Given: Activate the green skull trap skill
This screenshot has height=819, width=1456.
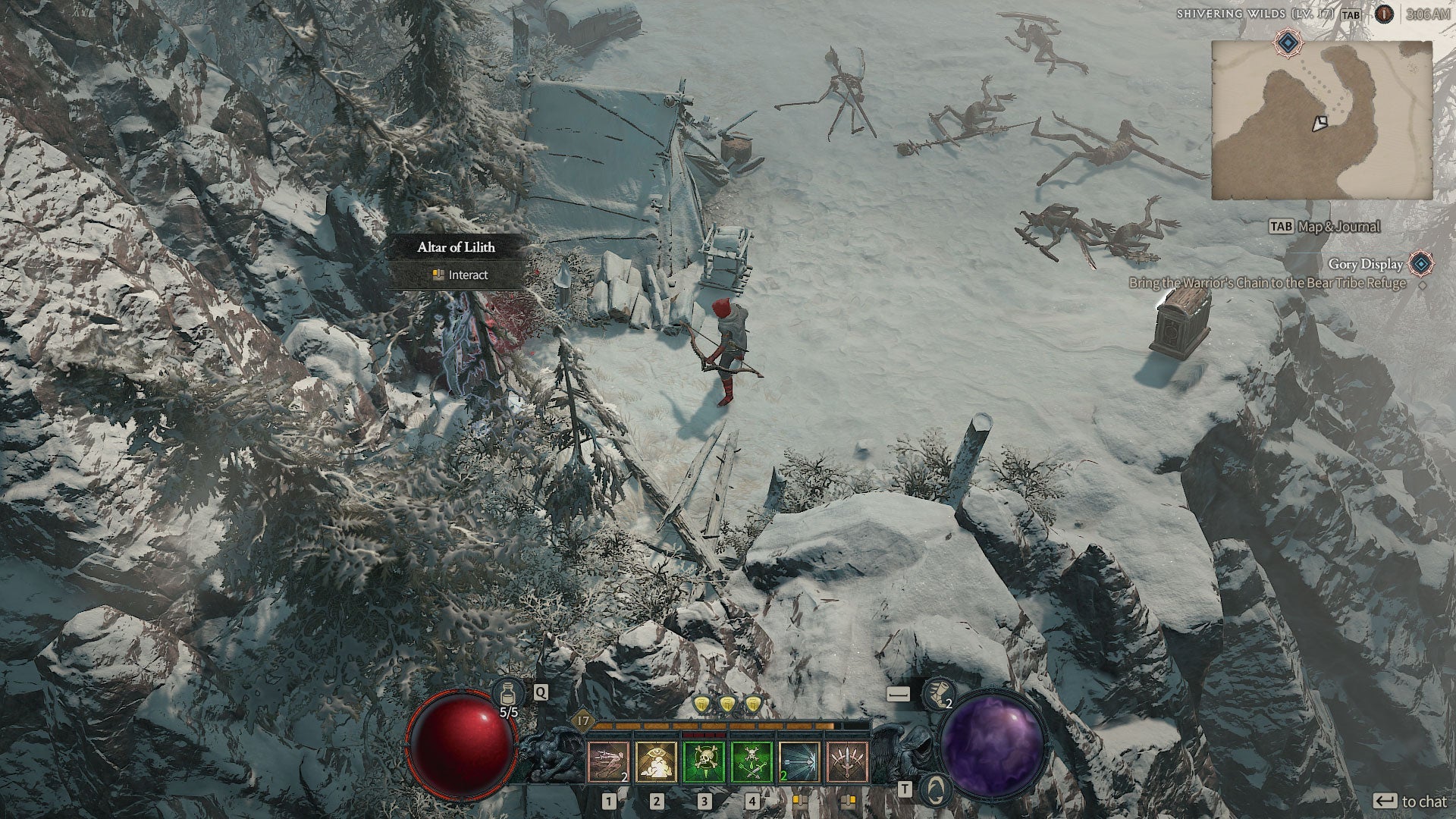Looking at the screenshot, I should [704, 762].
